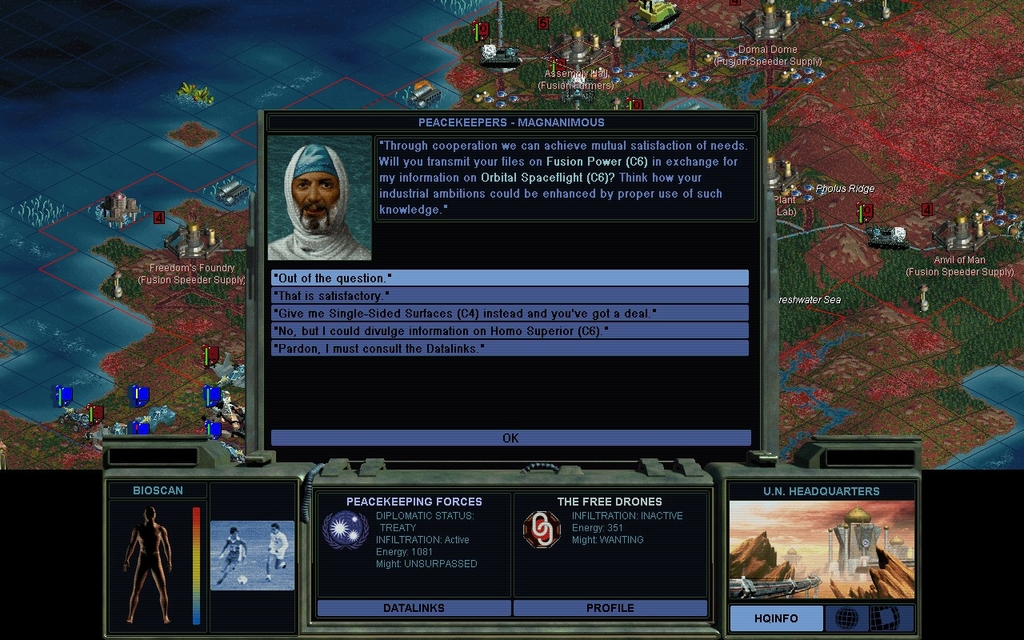Select the Peacekeeping Forces emblem
The image size is (1024, 640).
tap(345, 529)
